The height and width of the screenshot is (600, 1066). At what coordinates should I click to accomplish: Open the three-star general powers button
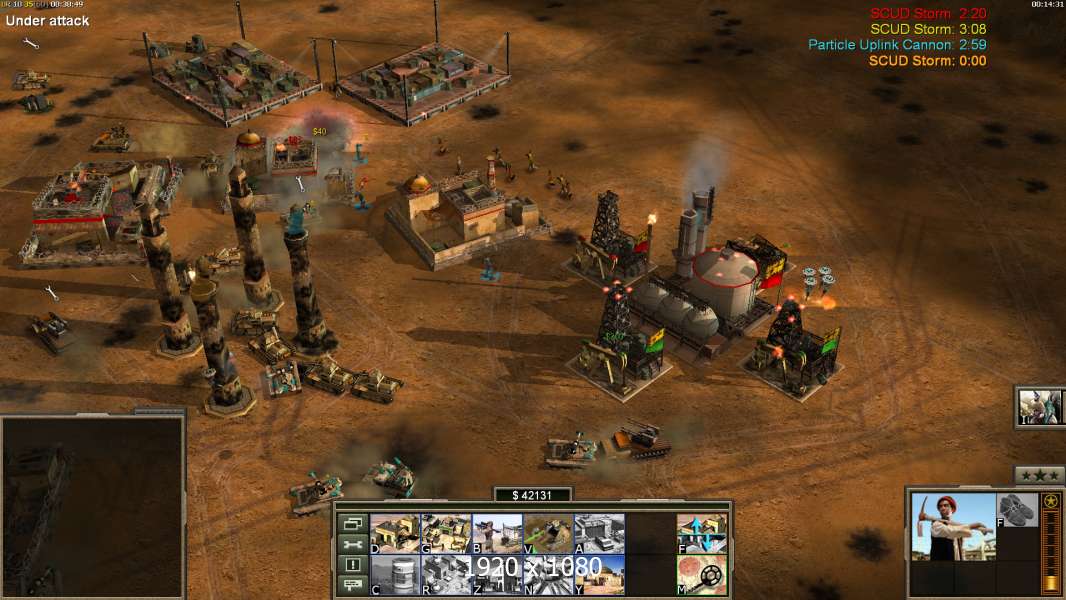pyautogui.click(x=1039, y=475)
